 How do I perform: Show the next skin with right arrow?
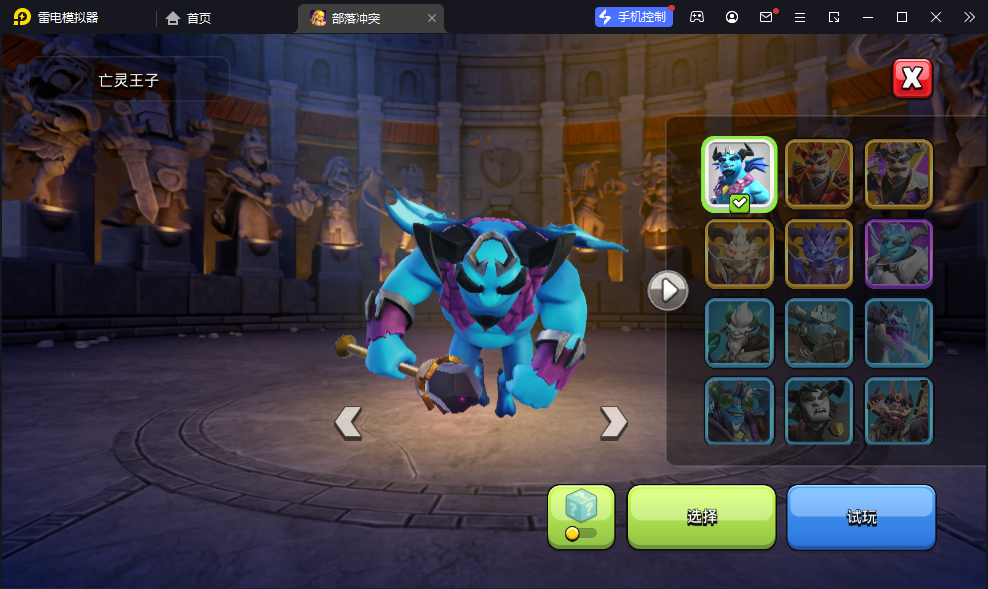tap(613, 423)
